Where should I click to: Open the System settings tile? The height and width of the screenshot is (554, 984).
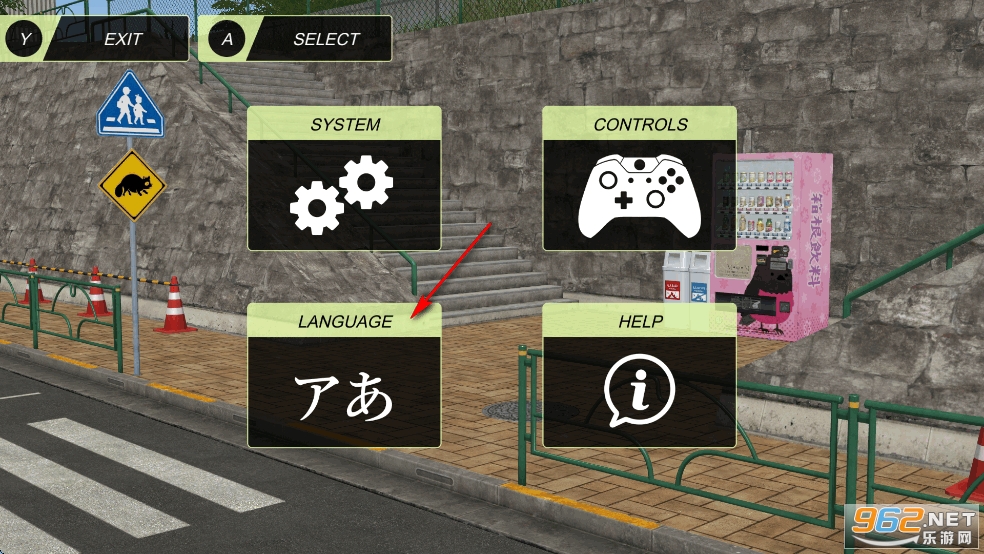pos(344,179)
